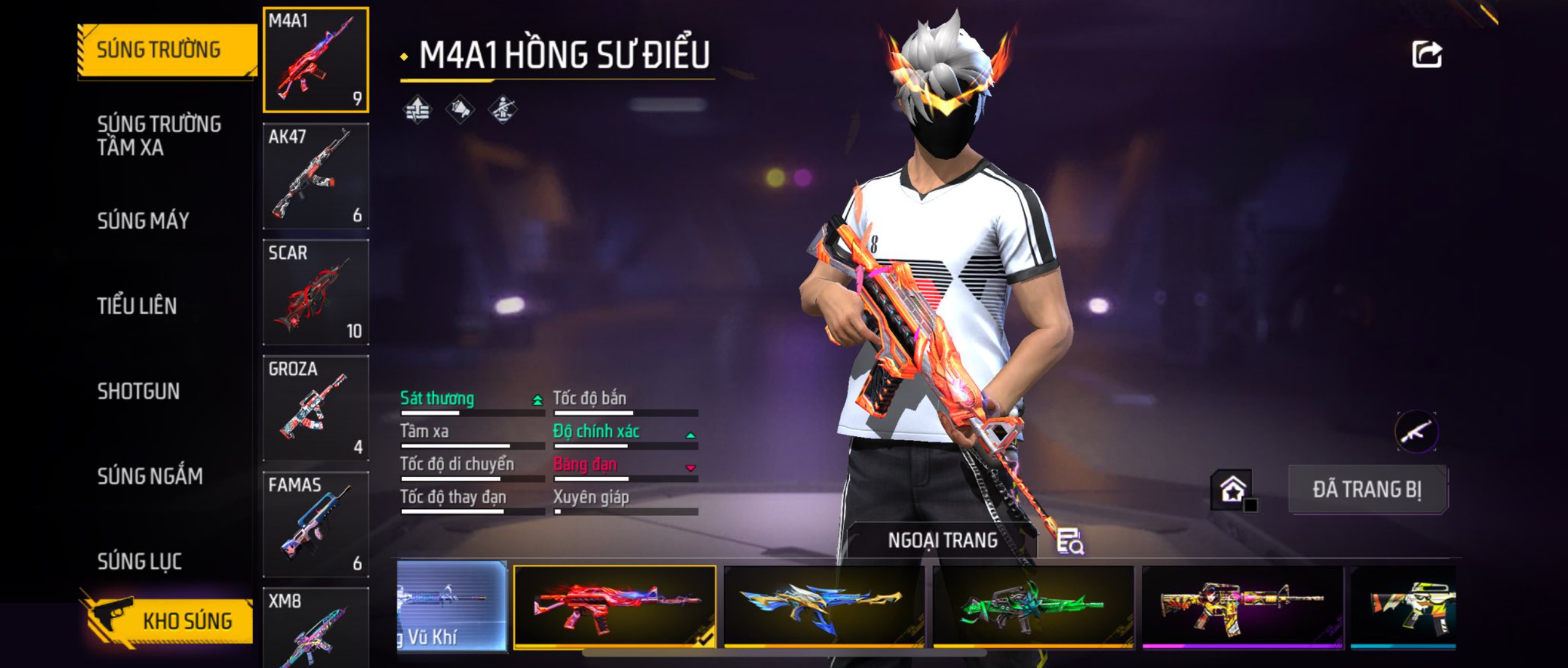The height and width of the screenshot is (668, 1568).
Task: Click the Đã Trang Bị button
Action: pos(1367,490)
